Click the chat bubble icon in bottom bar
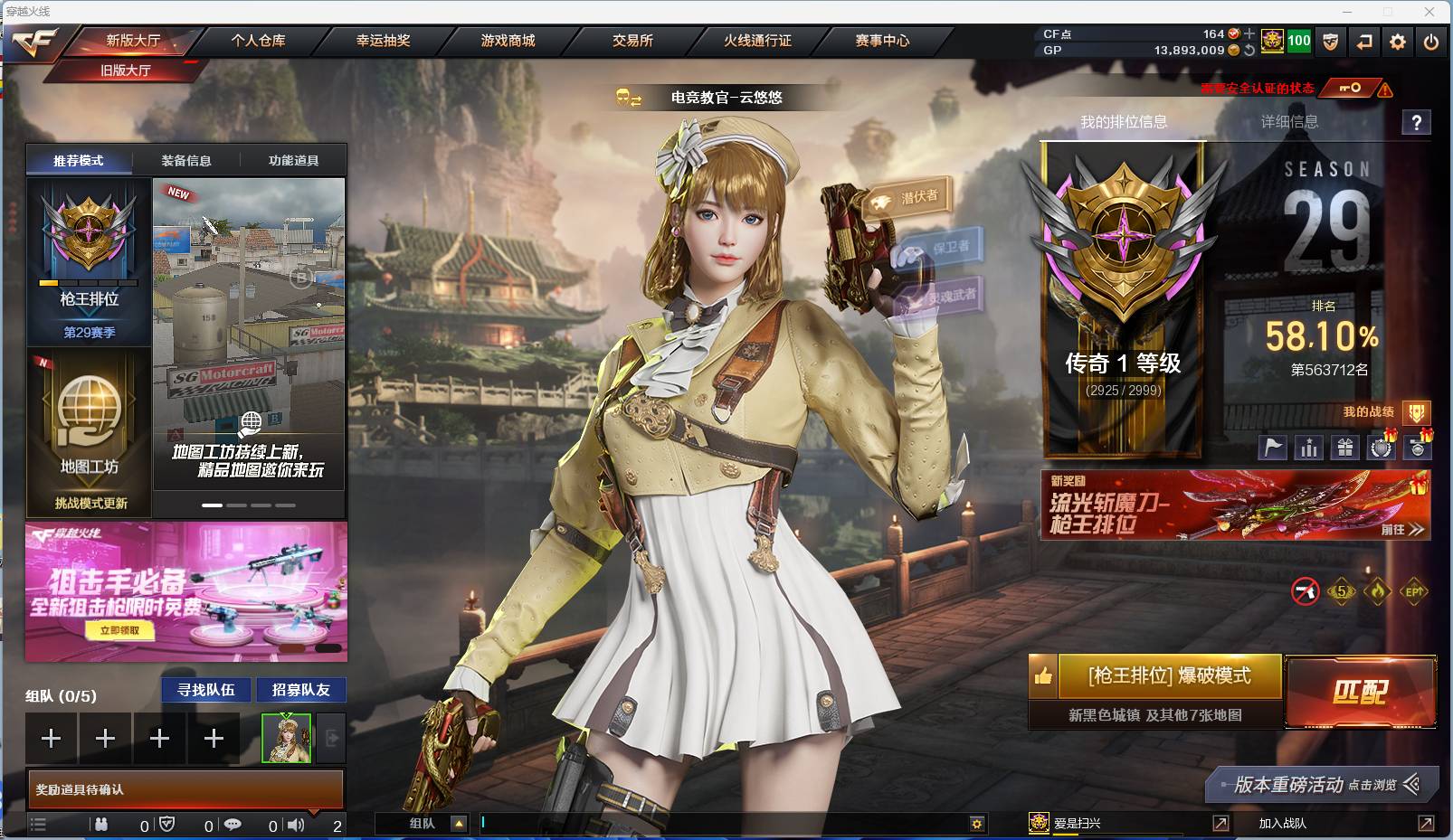 pyautogui.click(x=234, y=826)
